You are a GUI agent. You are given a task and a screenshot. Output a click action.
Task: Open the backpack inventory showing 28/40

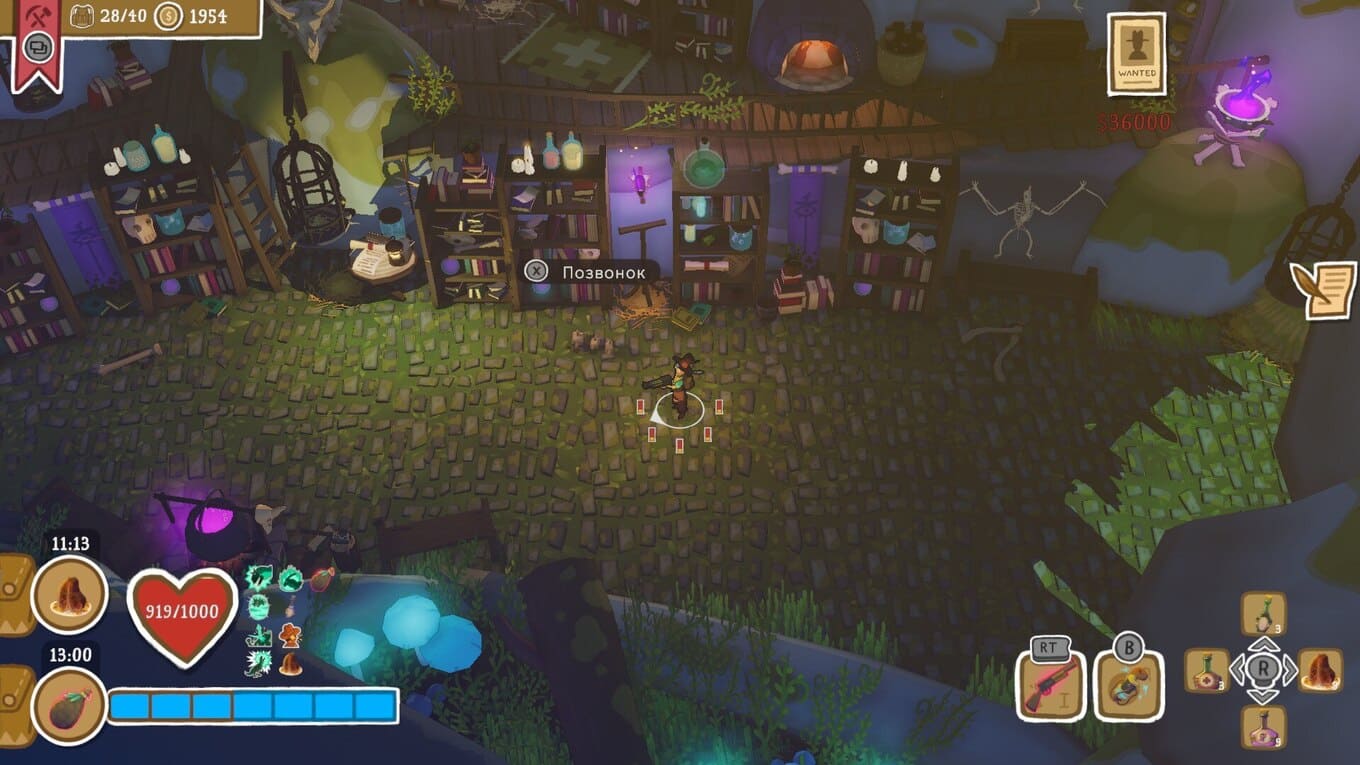click(83, 17)
